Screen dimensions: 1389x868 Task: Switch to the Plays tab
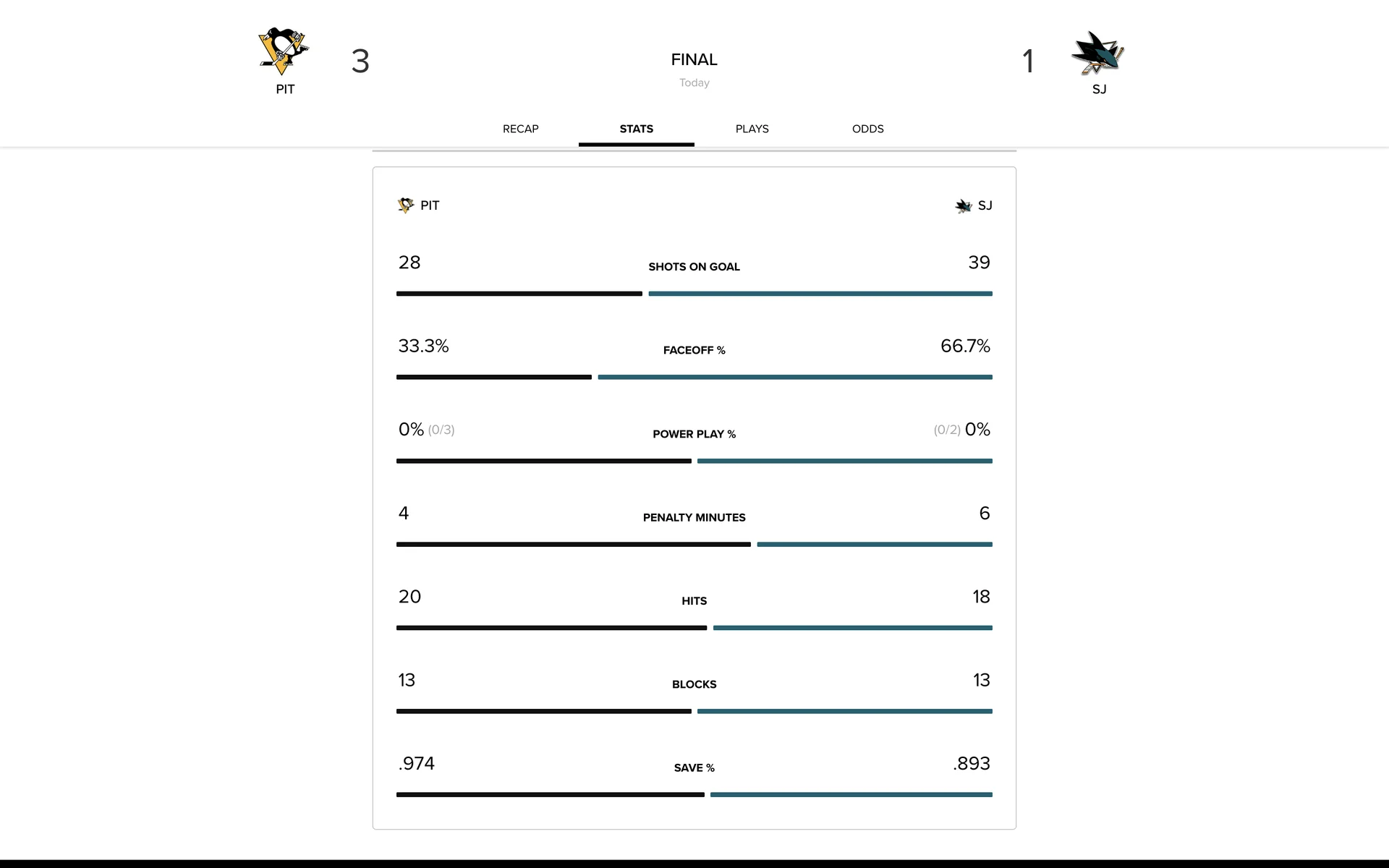tap(752, 129)
